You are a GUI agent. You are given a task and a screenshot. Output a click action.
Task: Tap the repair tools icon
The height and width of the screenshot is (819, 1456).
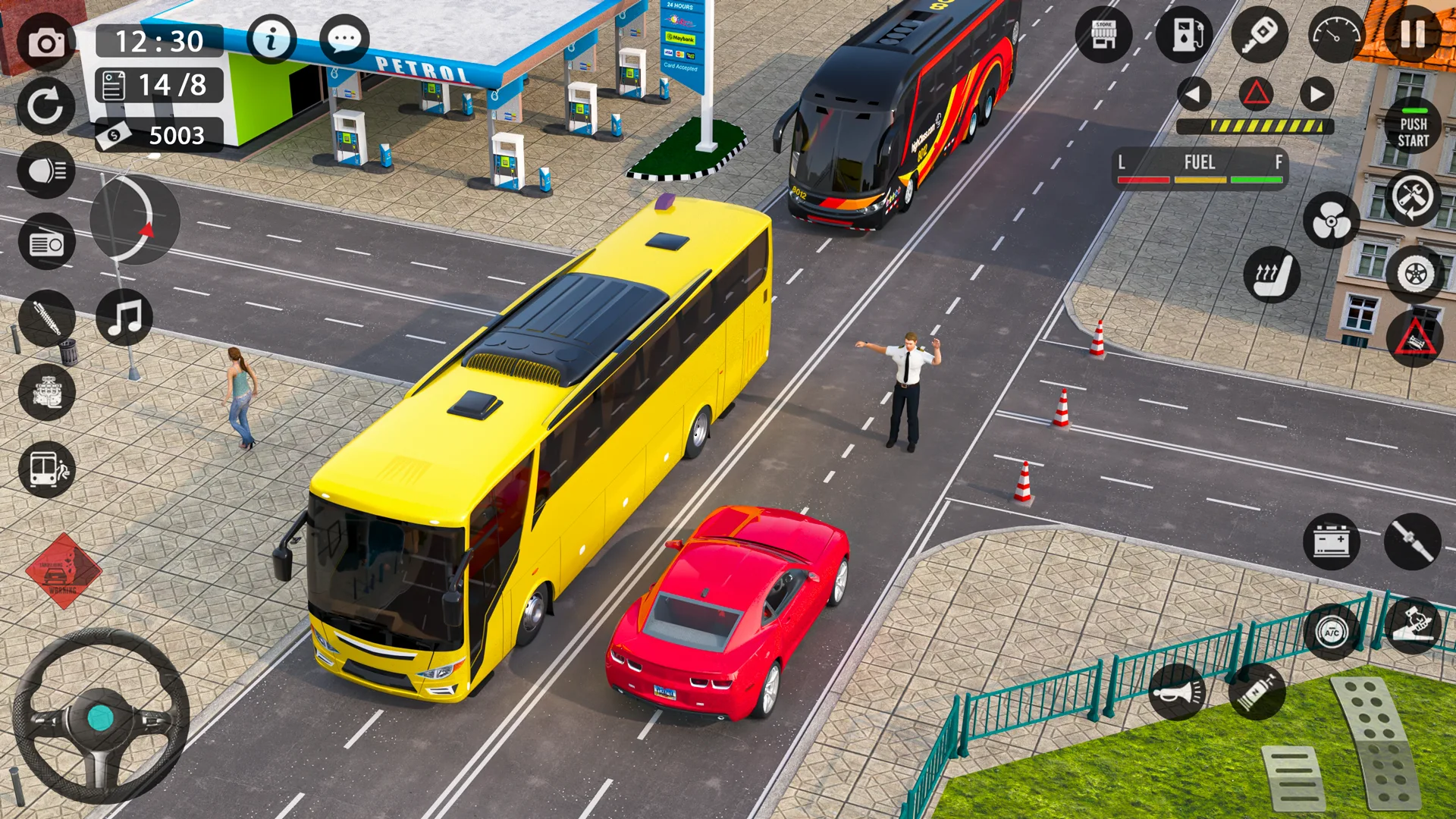click(x=1410, y=200)
